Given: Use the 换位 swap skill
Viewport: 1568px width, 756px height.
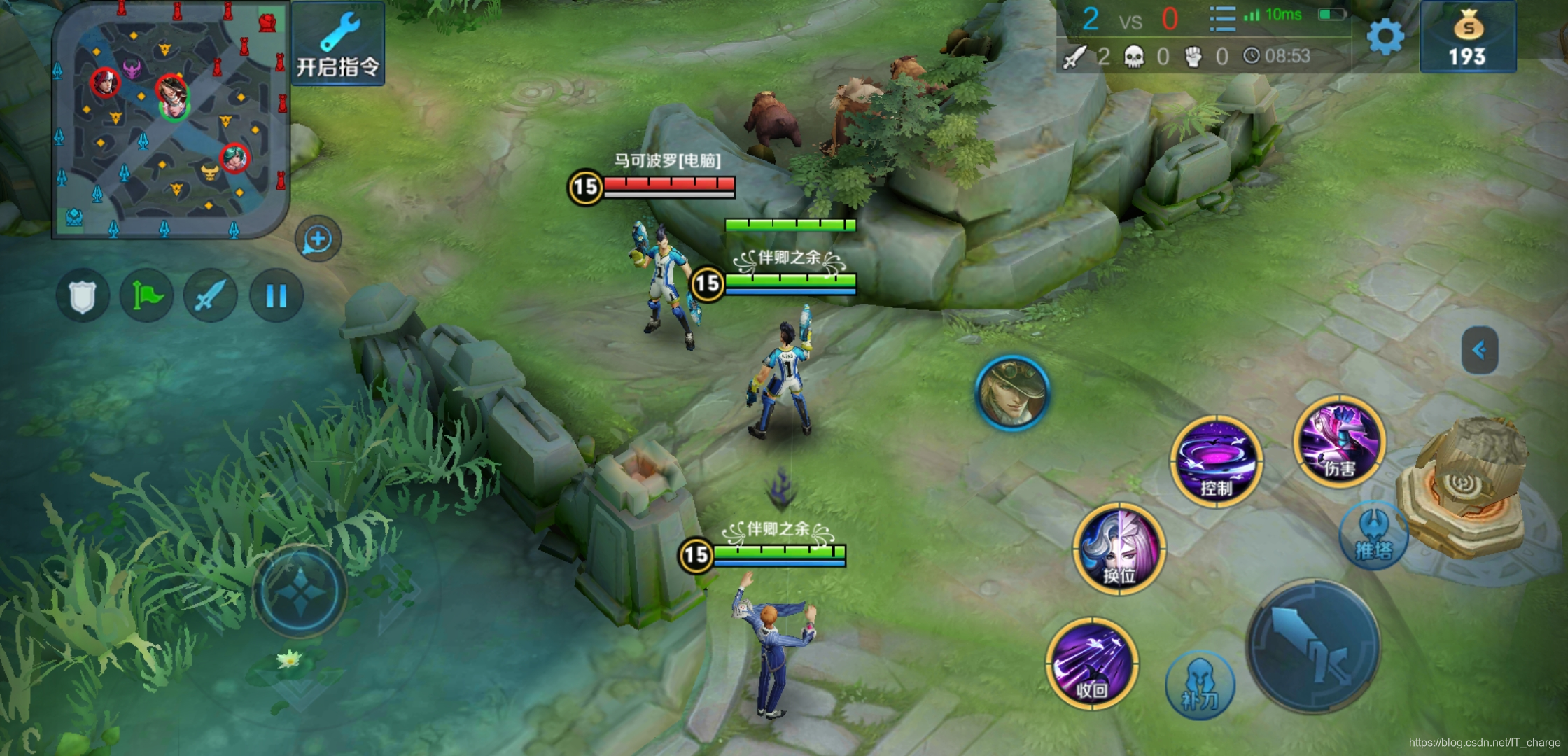Looking at the screenshot, I should click(1119, 549).
